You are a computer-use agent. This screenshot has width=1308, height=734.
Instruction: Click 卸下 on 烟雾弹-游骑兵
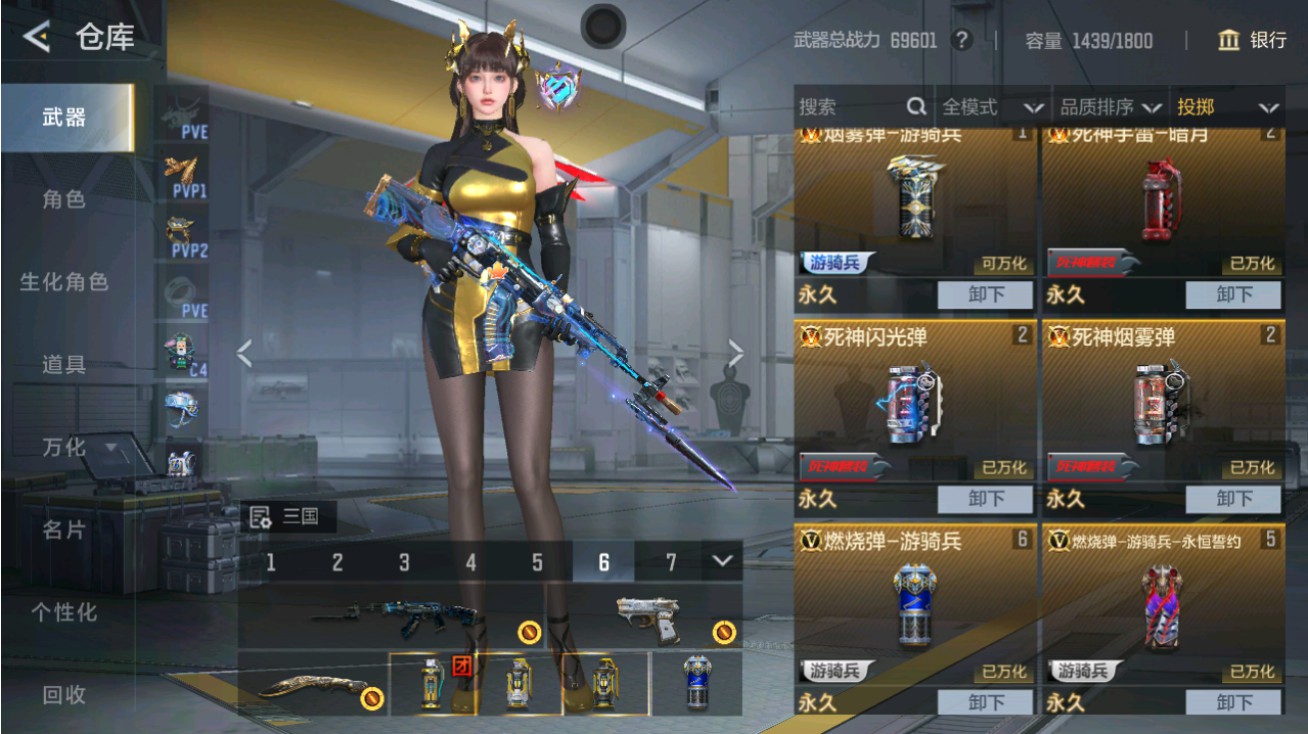click(985, 294)
